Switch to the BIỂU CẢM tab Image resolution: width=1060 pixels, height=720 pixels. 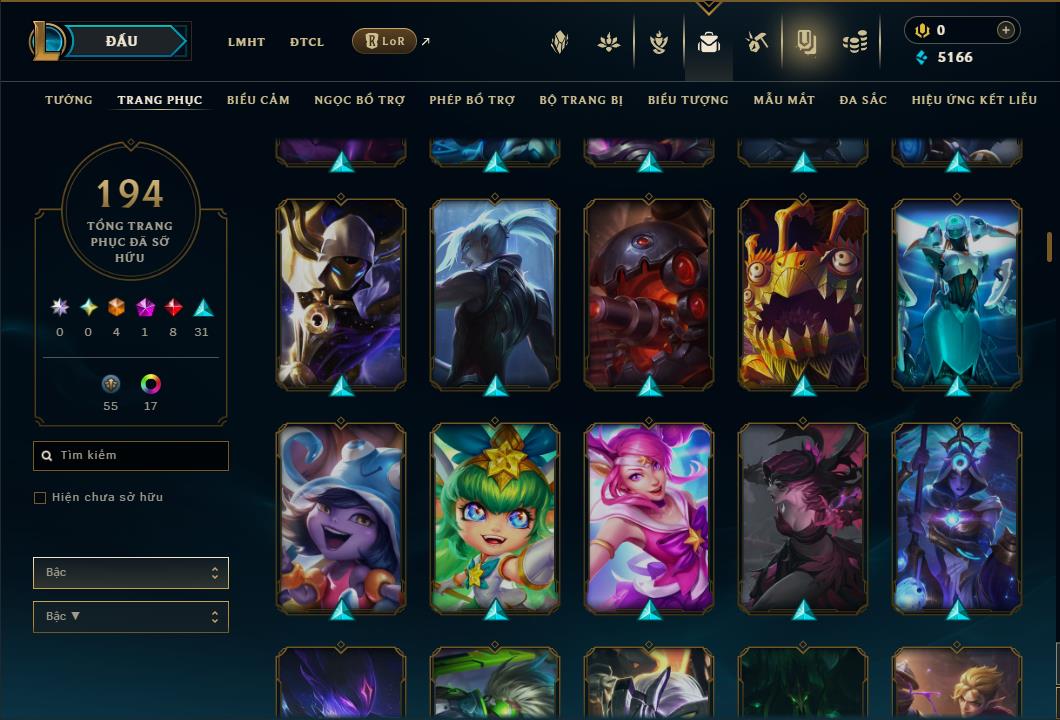coord(258,100)
